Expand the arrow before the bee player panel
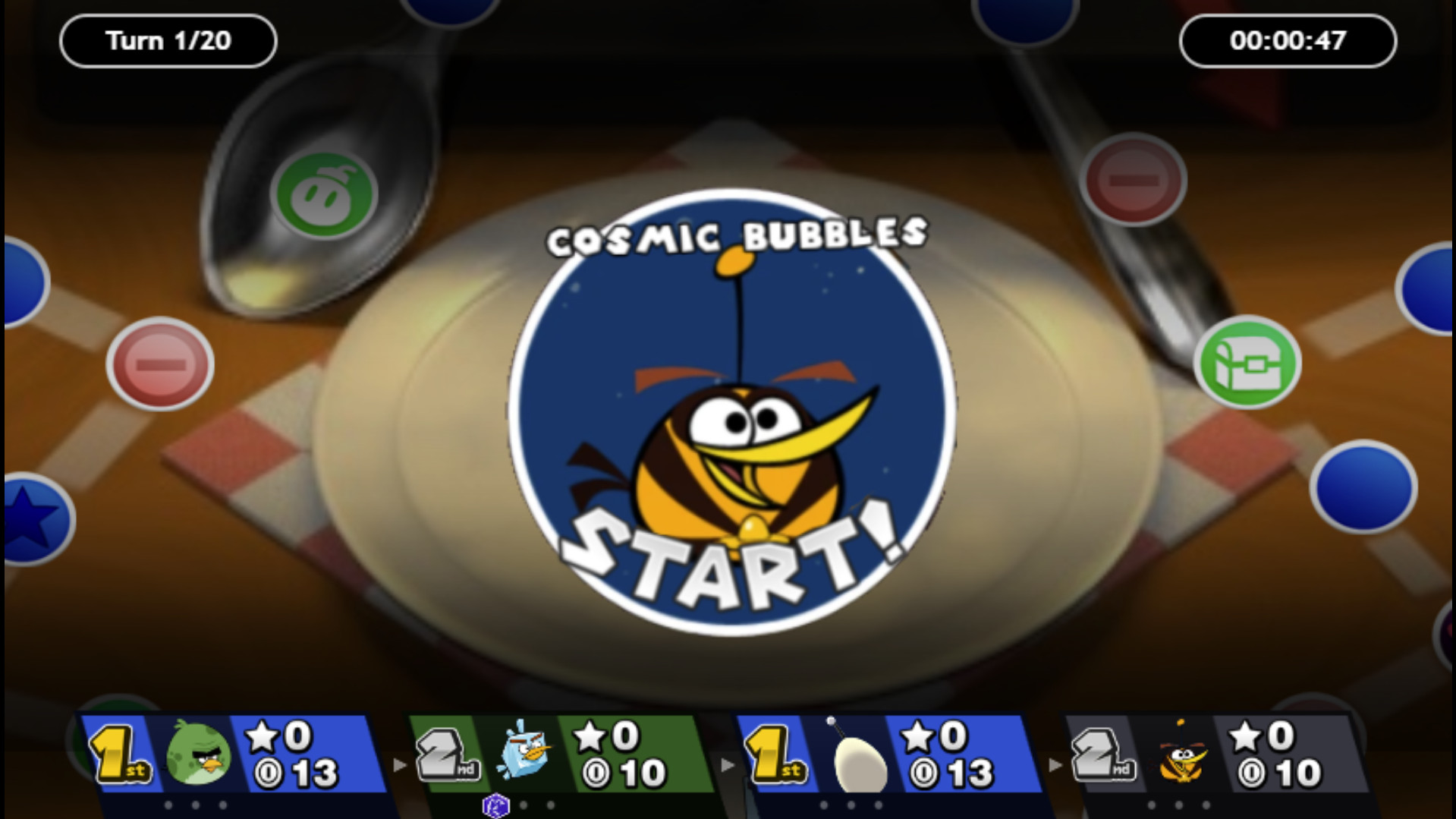The width and height of the screenshot is (1456, 819). [1056, 767]
